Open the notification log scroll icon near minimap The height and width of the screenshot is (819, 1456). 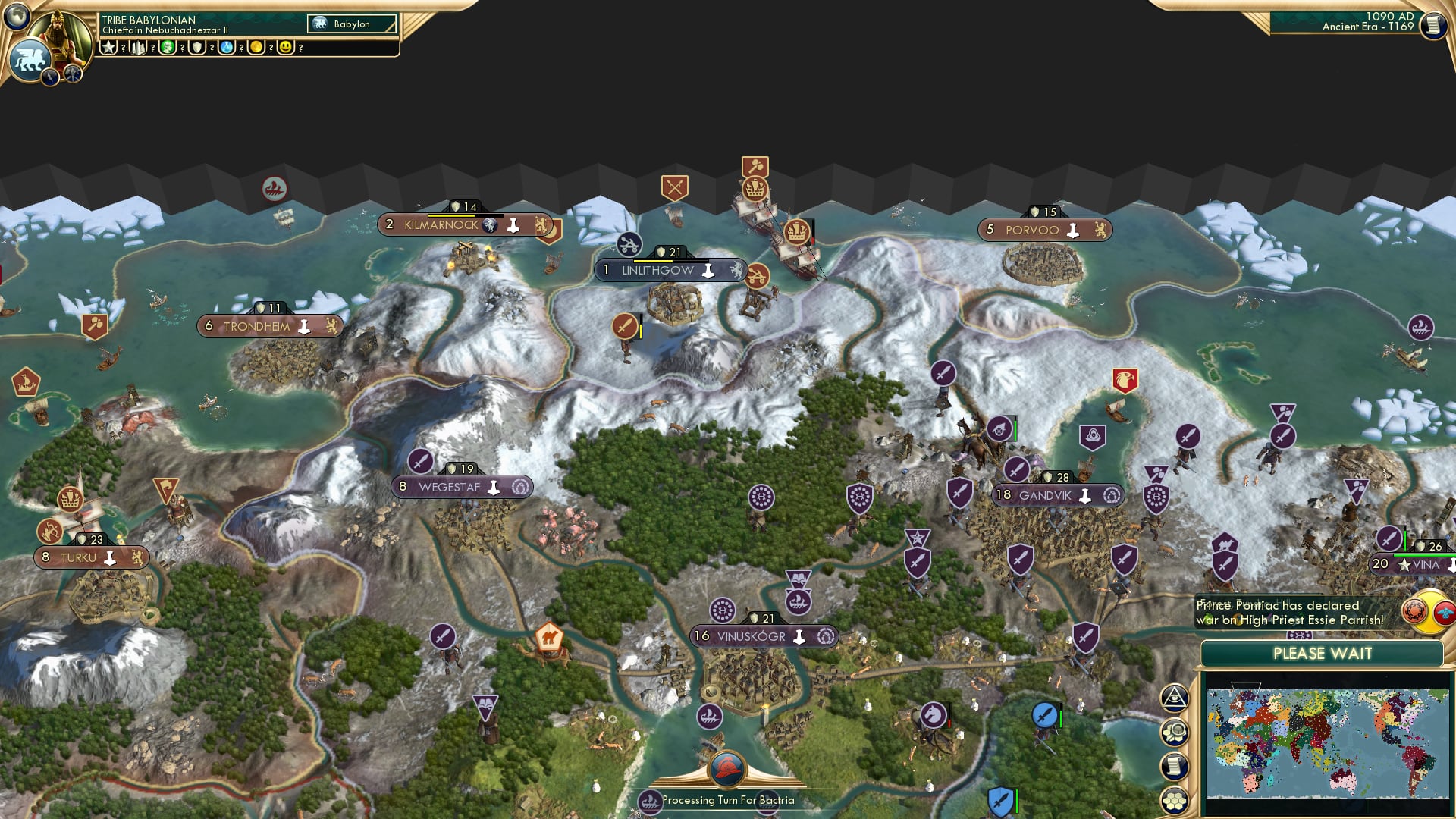pyautogui.click(x=1175, y=765)
